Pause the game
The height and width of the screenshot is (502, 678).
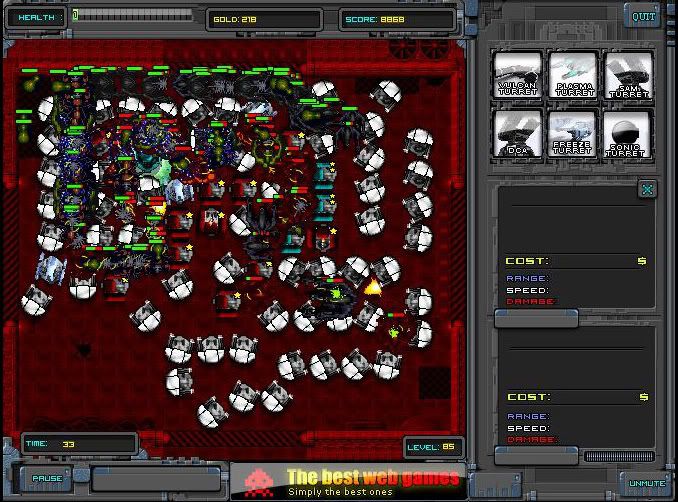point(46,478)
